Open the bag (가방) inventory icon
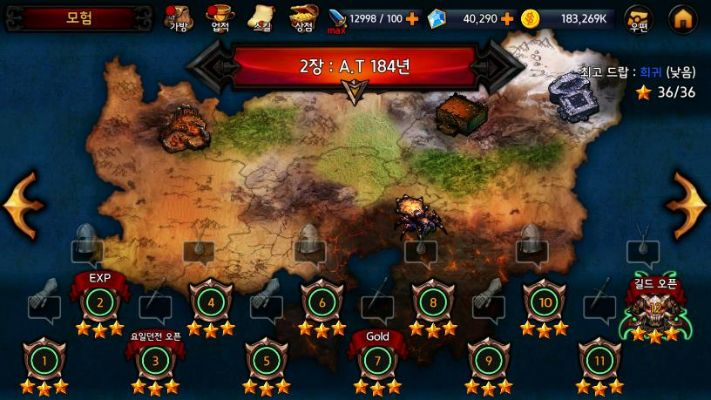Image resolution: width=711 pixels, height=400 pixels. [178, 17]
